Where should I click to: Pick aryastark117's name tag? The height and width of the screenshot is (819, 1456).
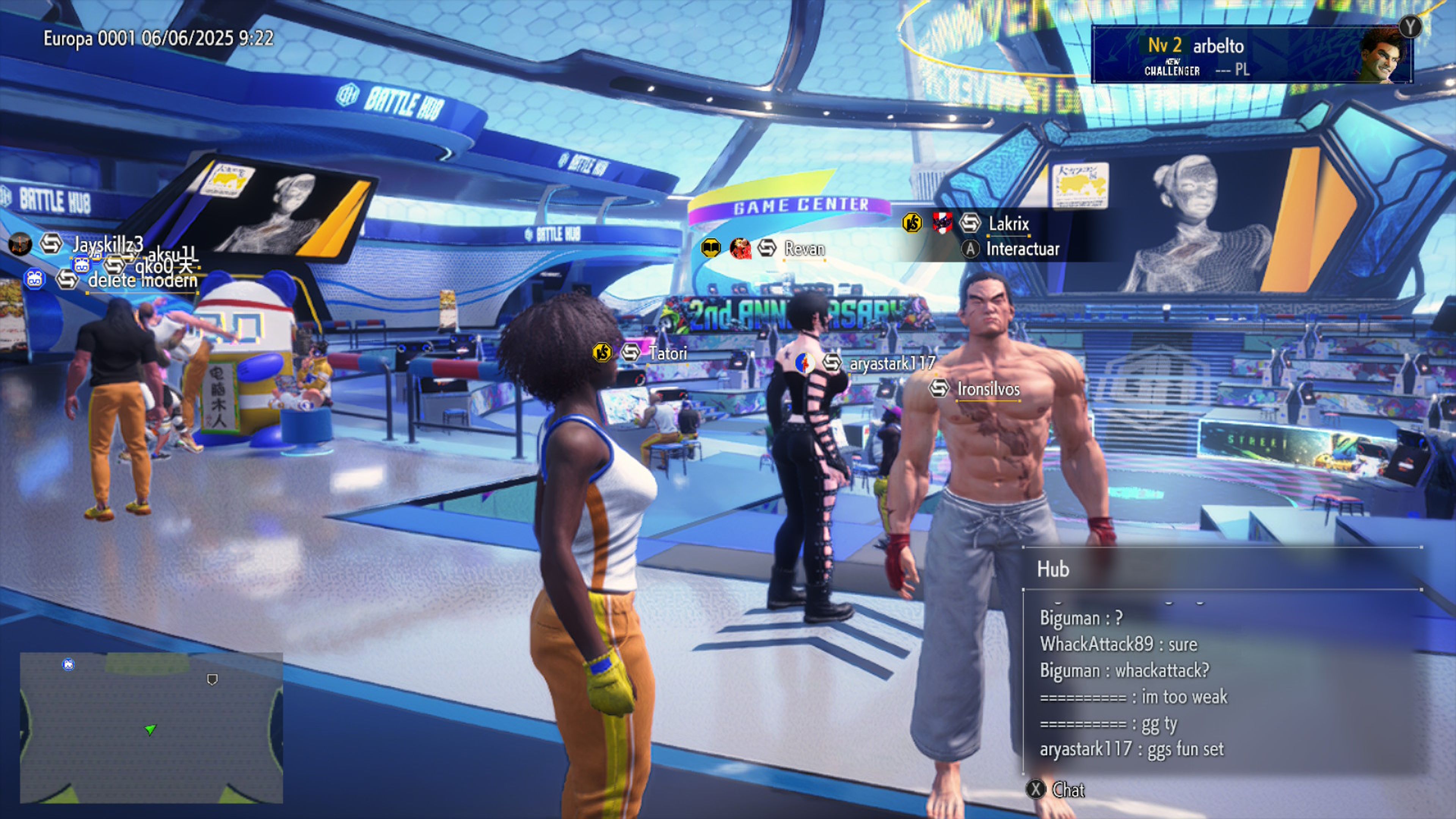[x=892, y=364]
